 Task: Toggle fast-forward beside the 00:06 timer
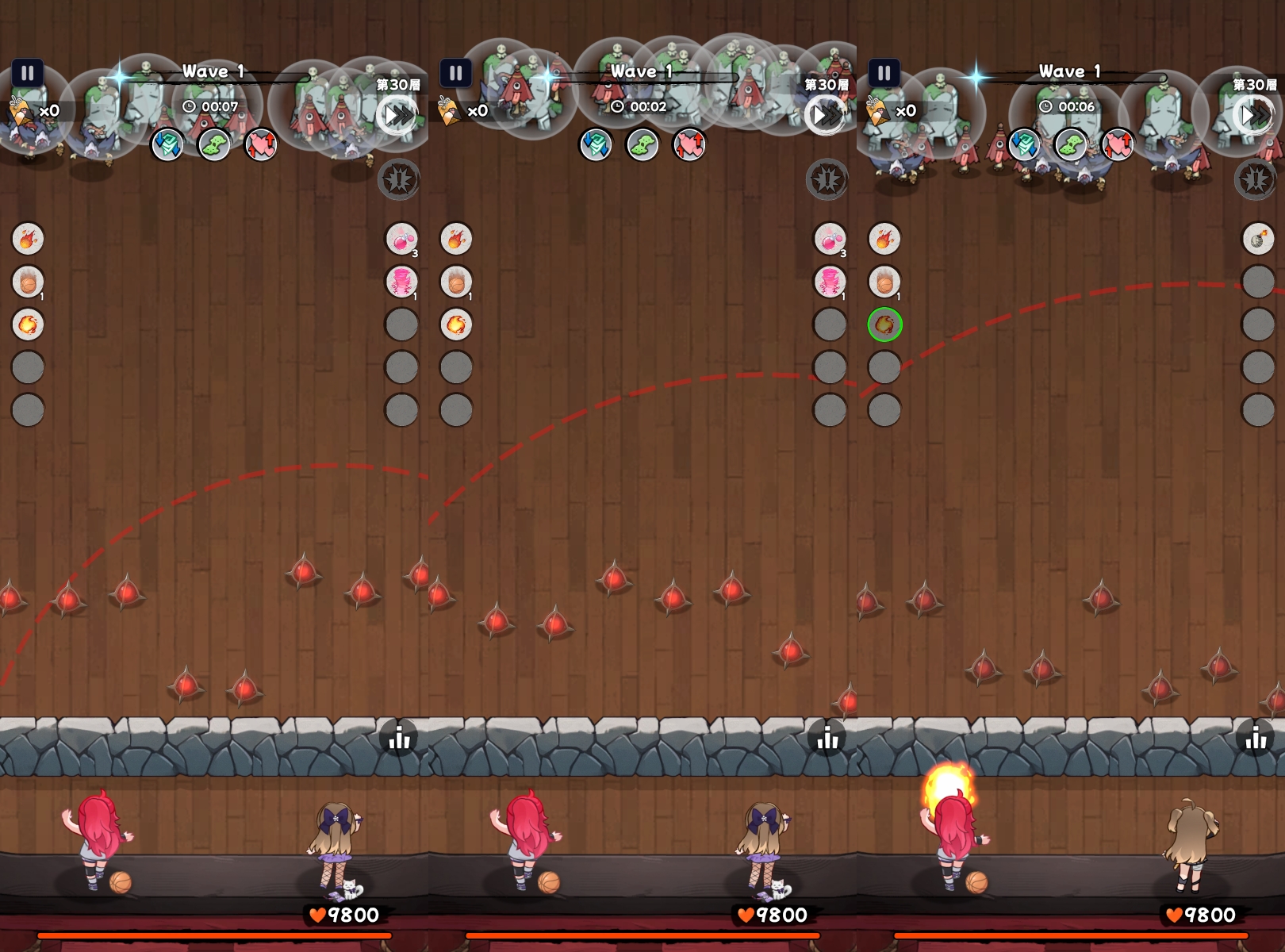click(x=1254, y=116)
